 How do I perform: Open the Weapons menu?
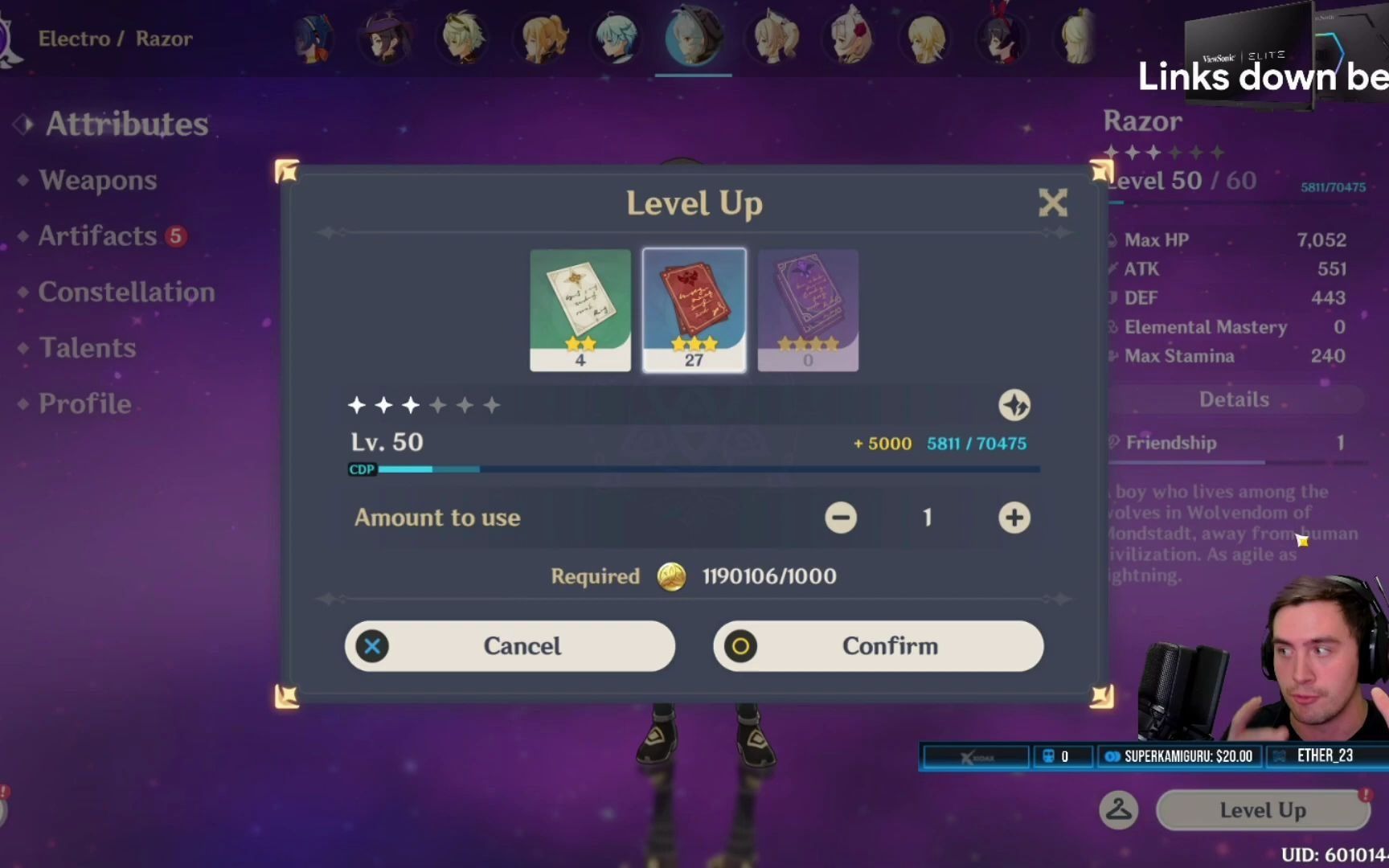[x=97, y=180]
